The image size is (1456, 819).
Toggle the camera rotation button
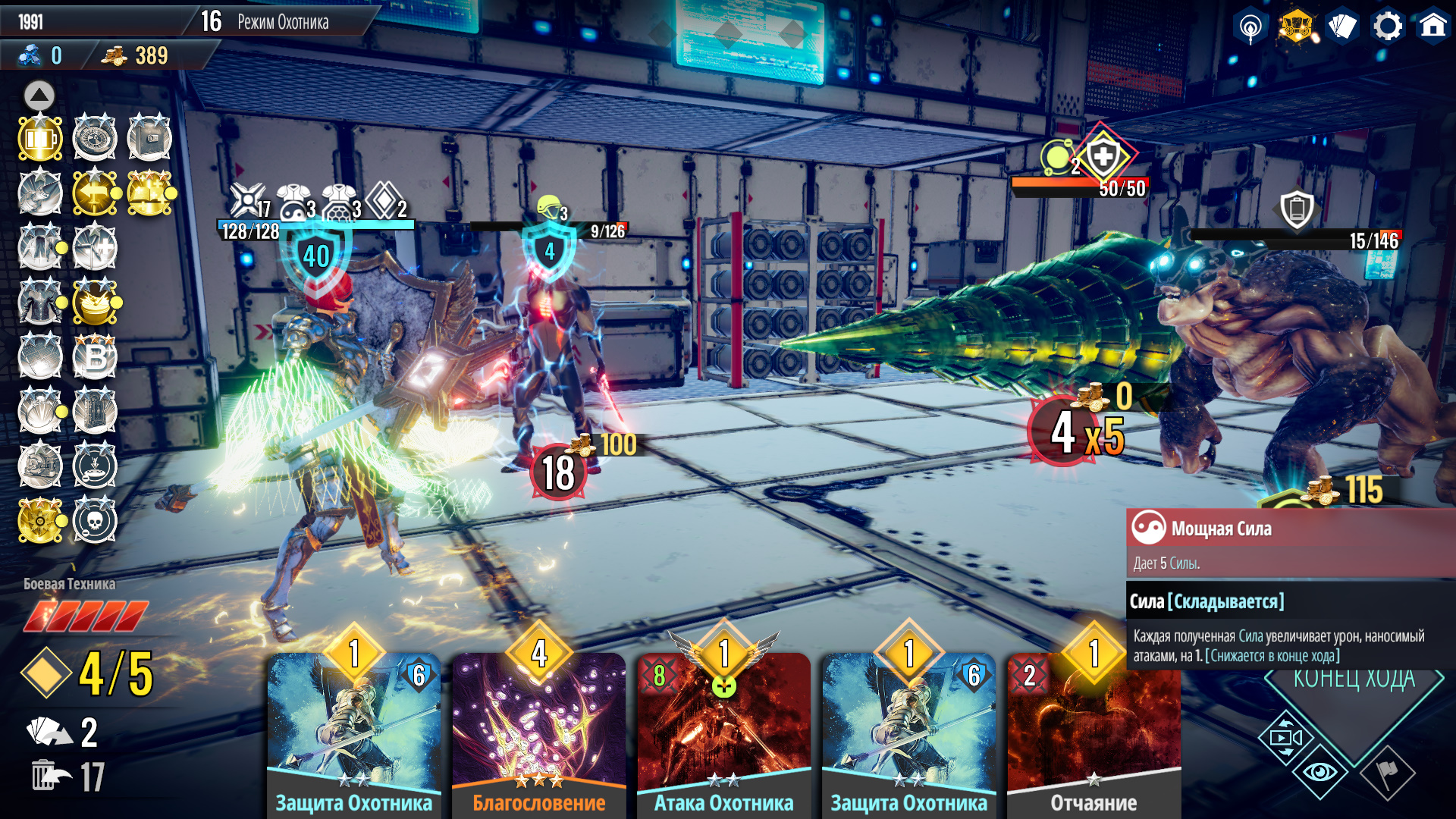tap(1285, 738)
